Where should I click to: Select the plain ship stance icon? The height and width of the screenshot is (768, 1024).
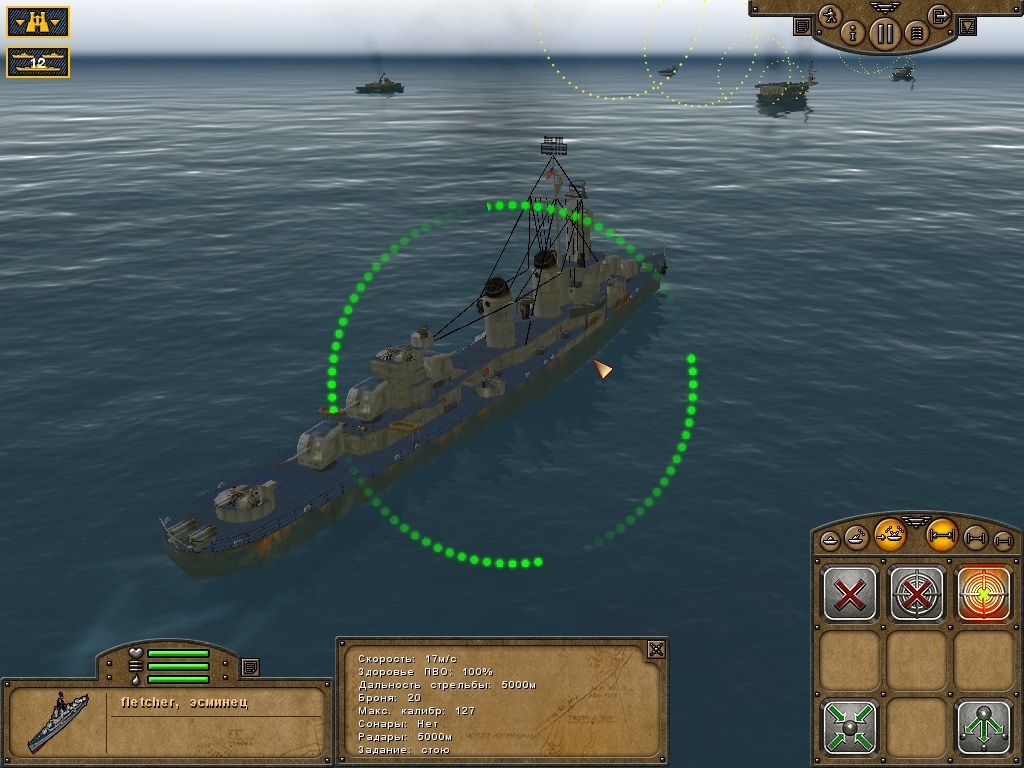point(831,541)
